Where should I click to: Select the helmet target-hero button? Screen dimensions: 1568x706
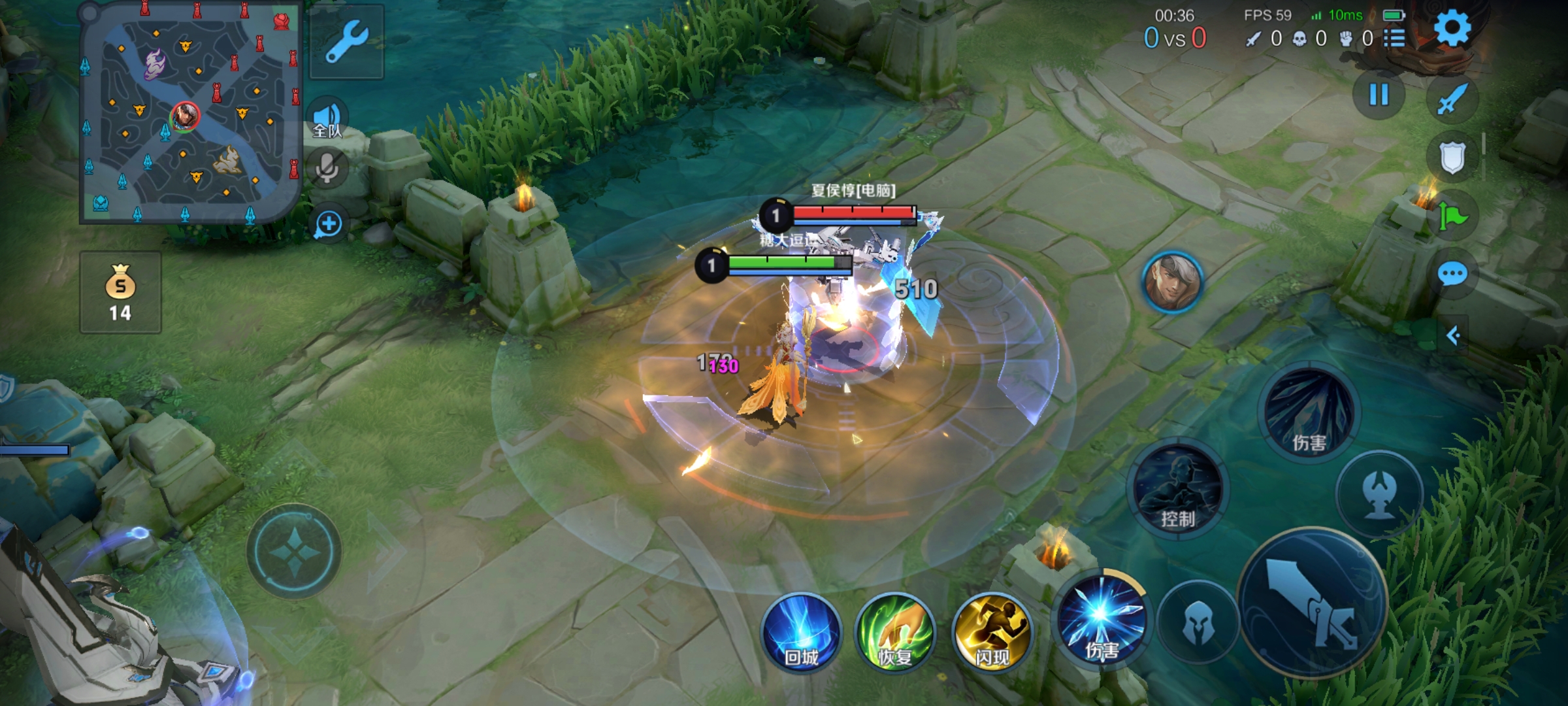(x=1198, y=621)
